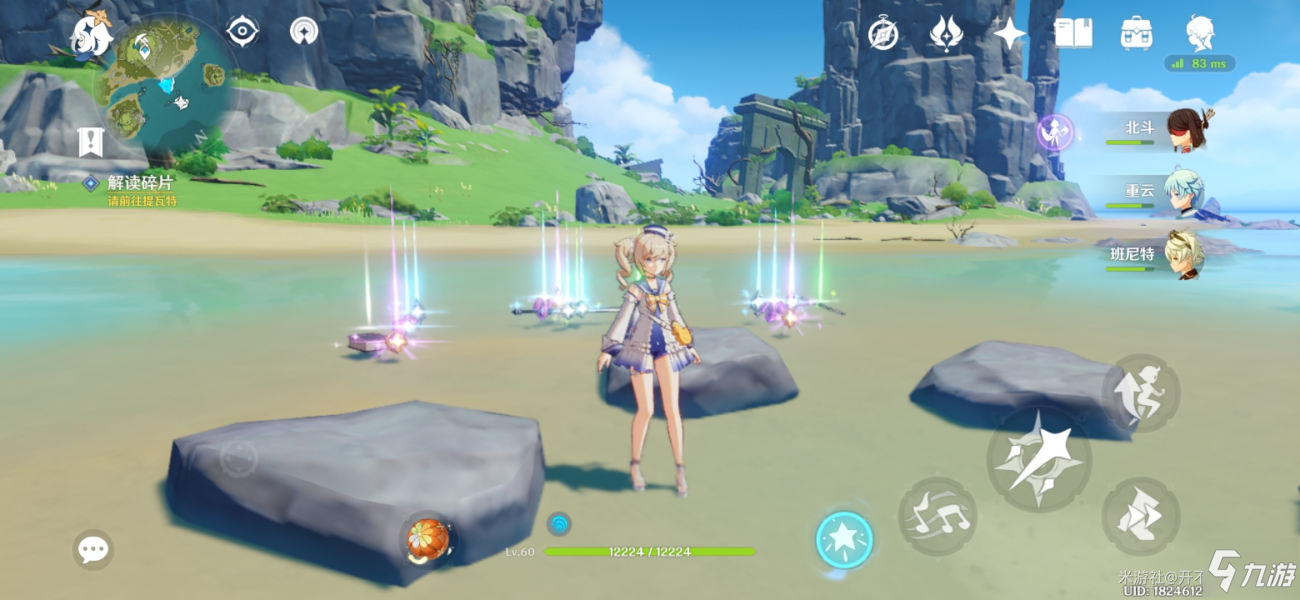Open the quest navigation banner icon
1300x600 pixels.
coord(91,142)
